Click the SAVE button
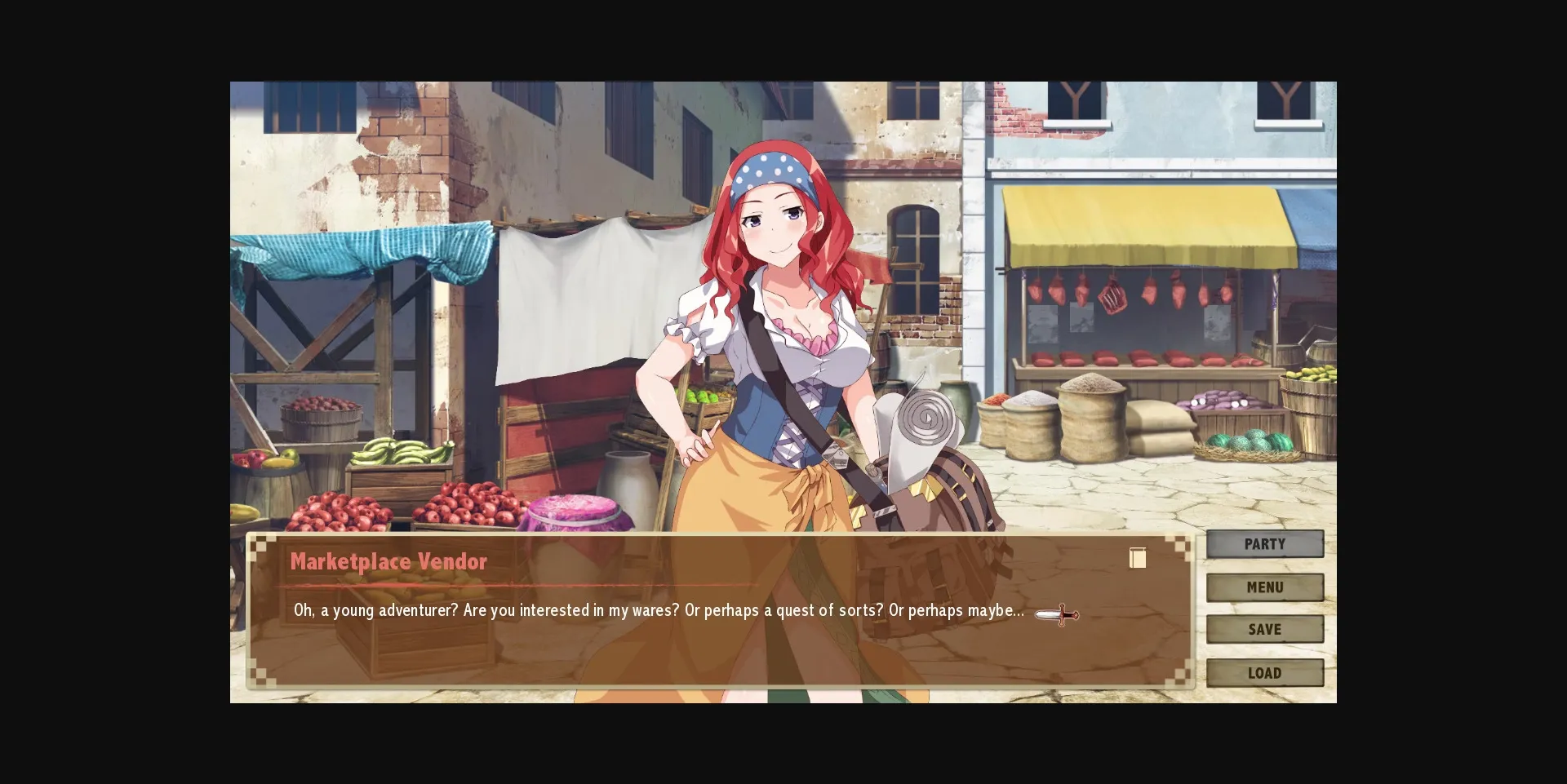This screenshot has height=784, width=1567. [x=1265, y=629]
